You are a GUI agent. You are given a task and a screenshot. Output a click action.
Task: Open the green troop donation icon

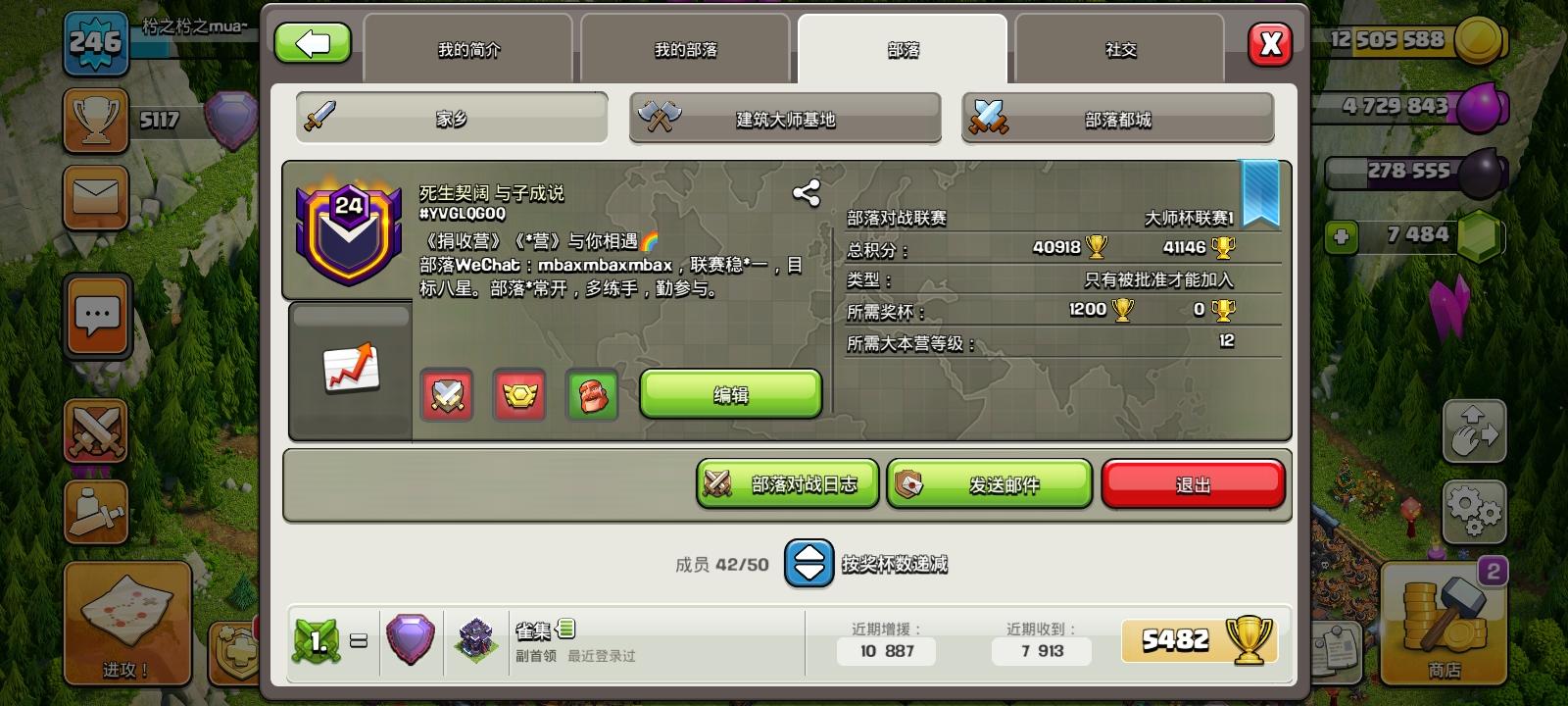592,395
